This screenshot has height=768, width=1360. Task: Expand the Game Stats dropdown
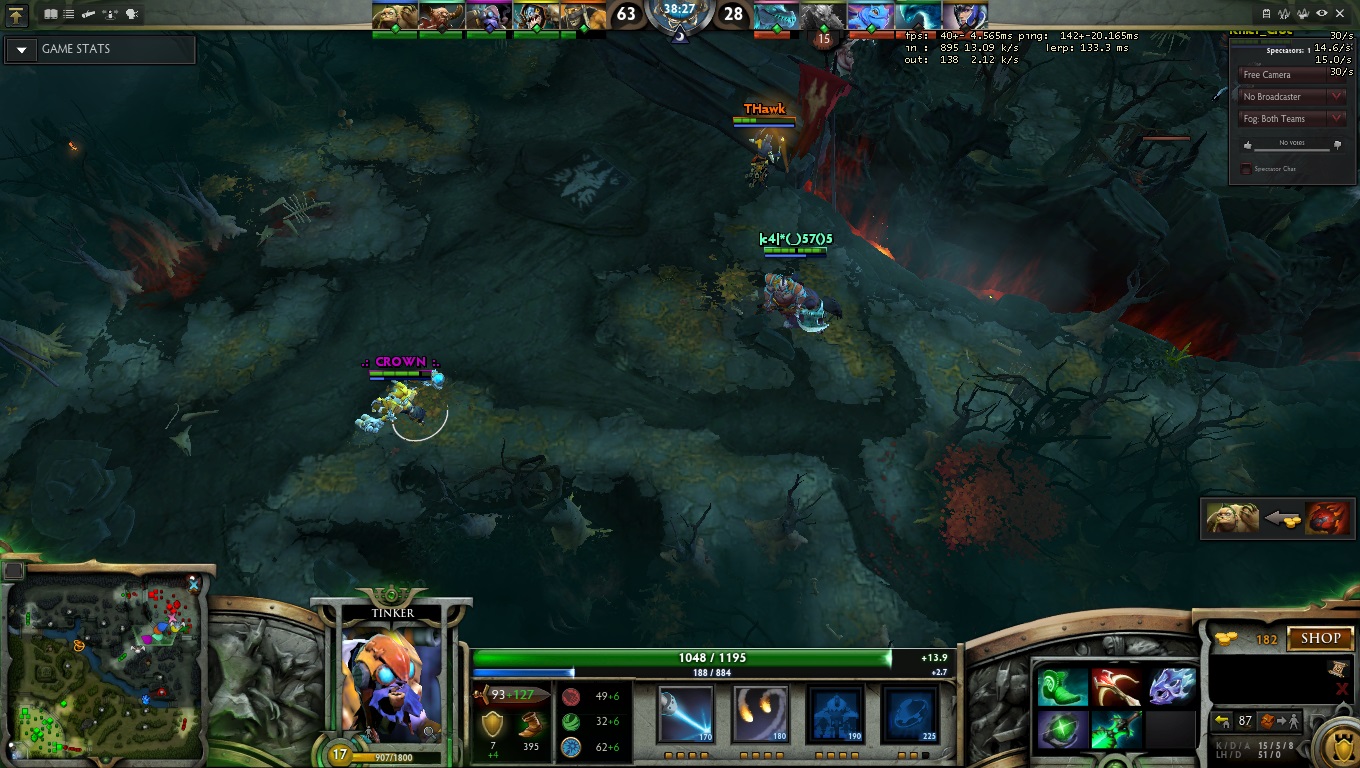(22, 50)
